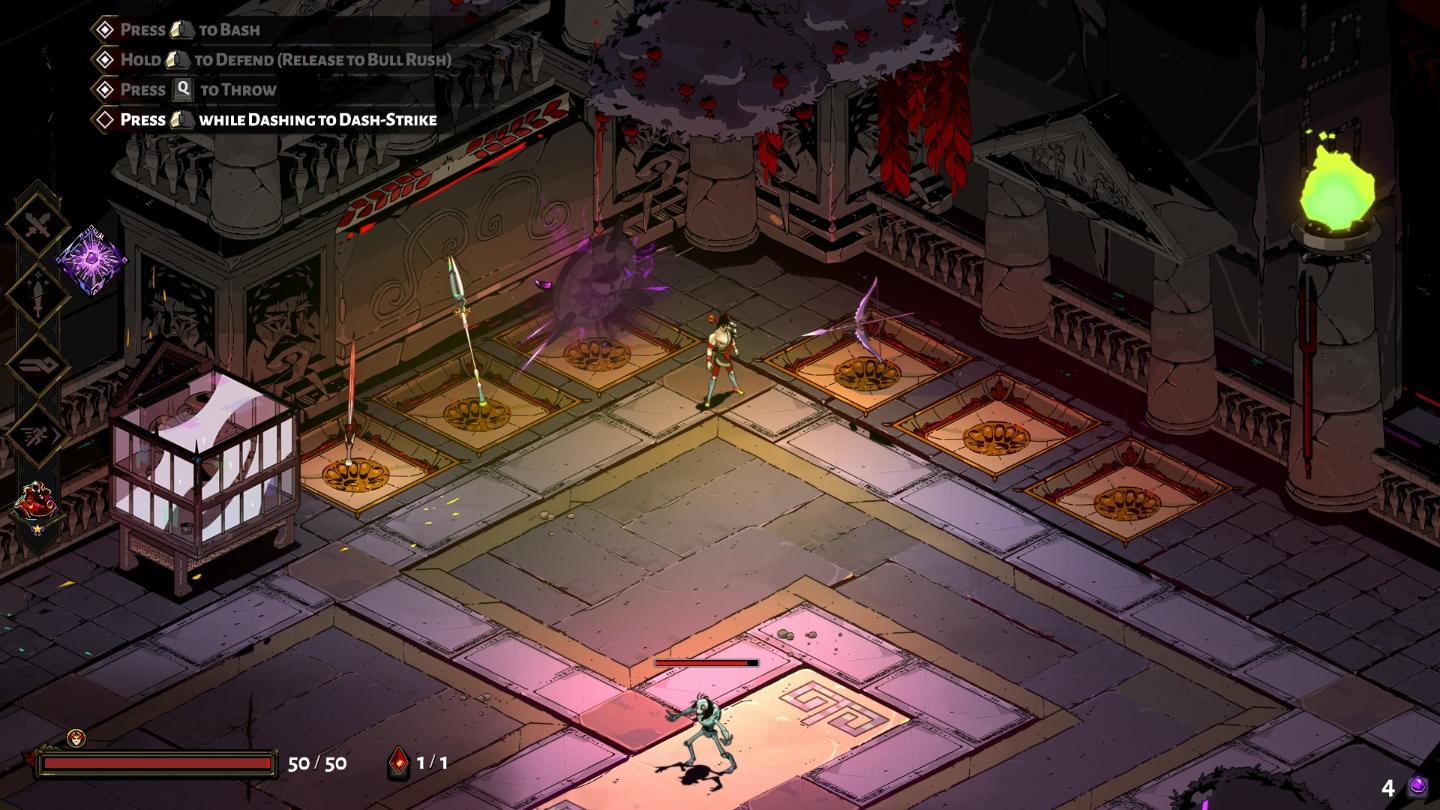The image size is (1440, 810).
Task: Inspect the glowing purple diamond boon icon
Action: [x=91, y=260]
